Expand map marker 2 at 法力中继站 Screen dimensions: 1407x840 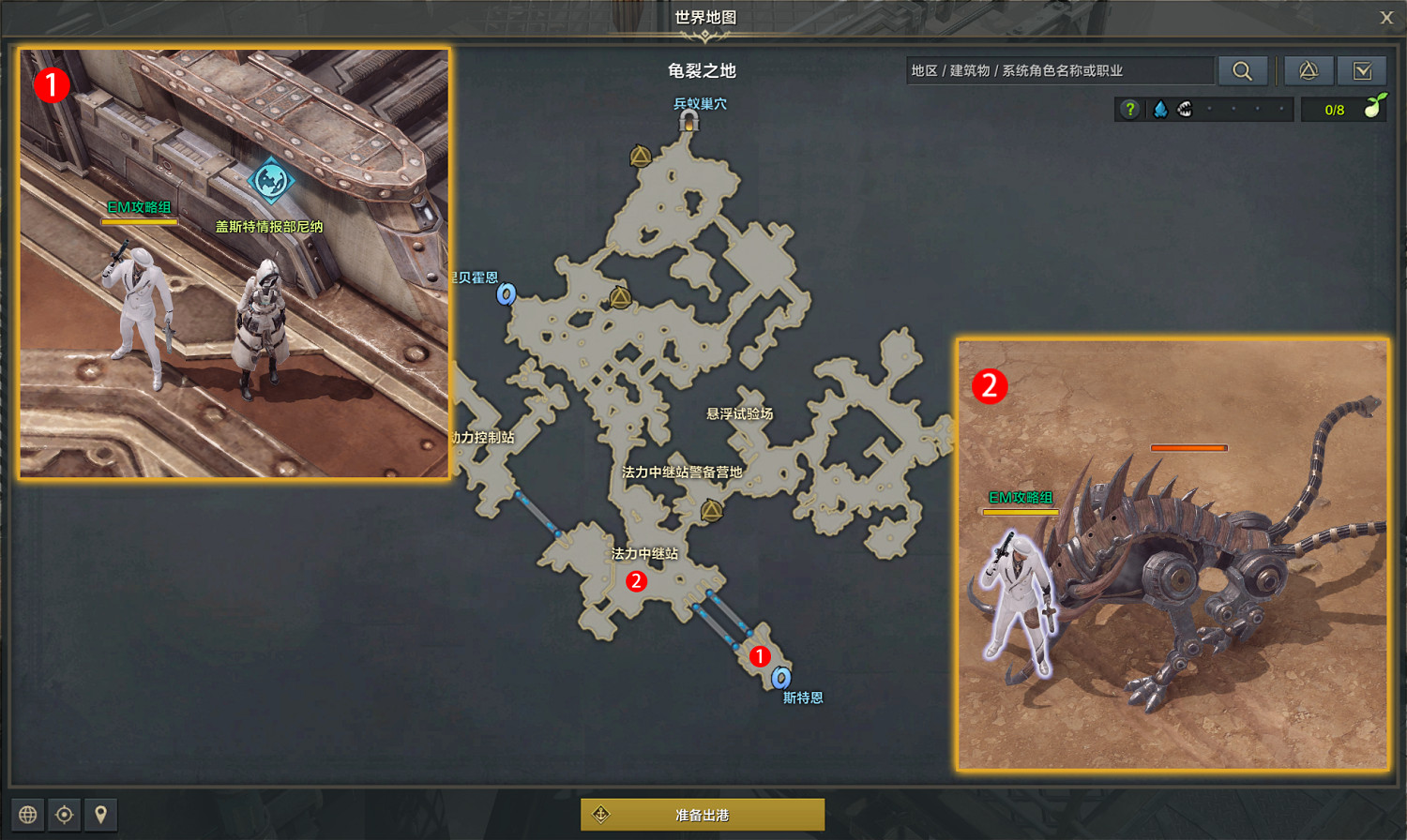tap(637, 583)
